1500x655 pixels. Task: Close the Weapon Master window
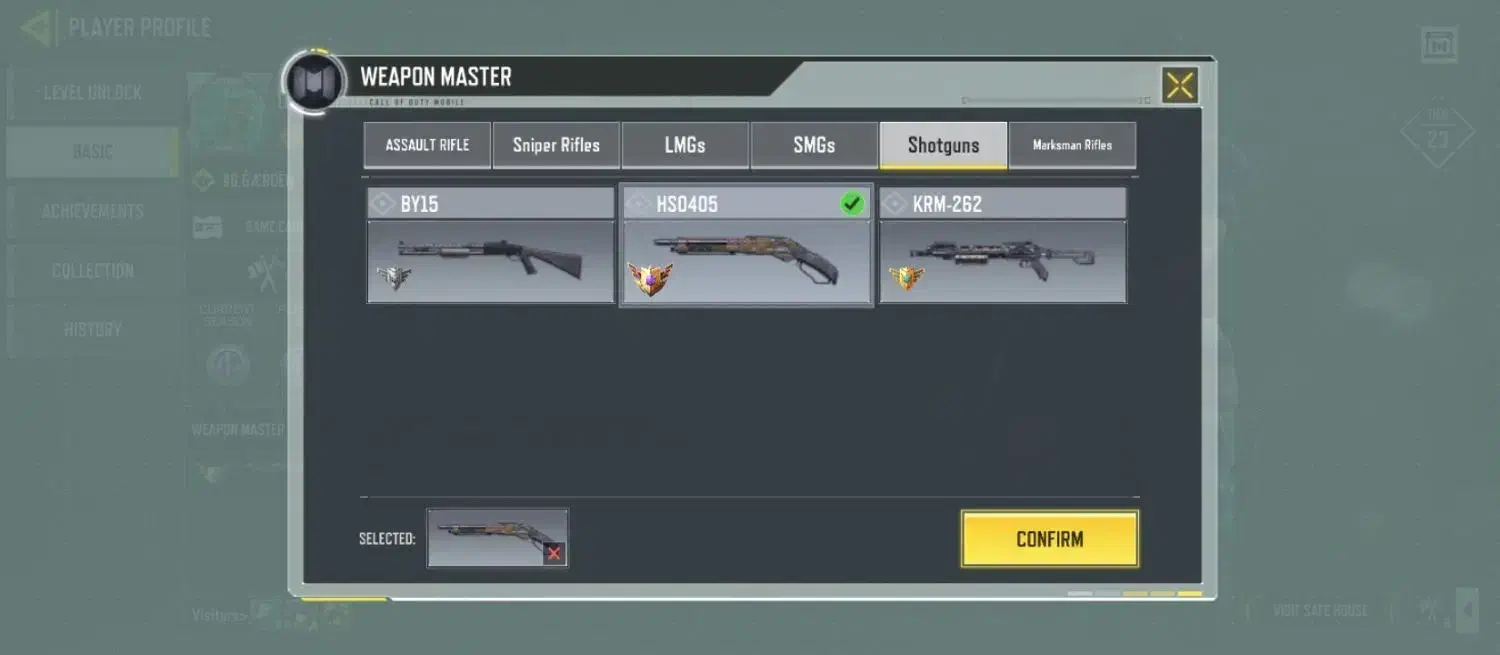pyautogui.click(x=1179, y=85)
